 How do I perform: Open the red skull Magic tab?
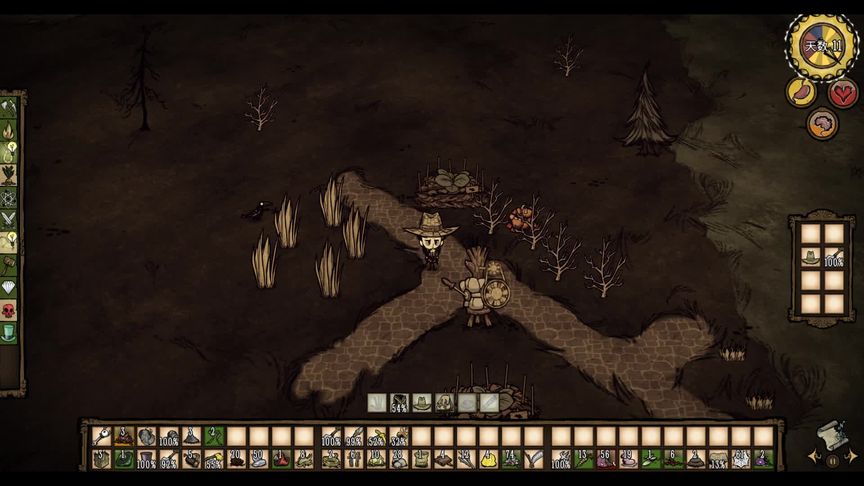(x=9, y=310)
